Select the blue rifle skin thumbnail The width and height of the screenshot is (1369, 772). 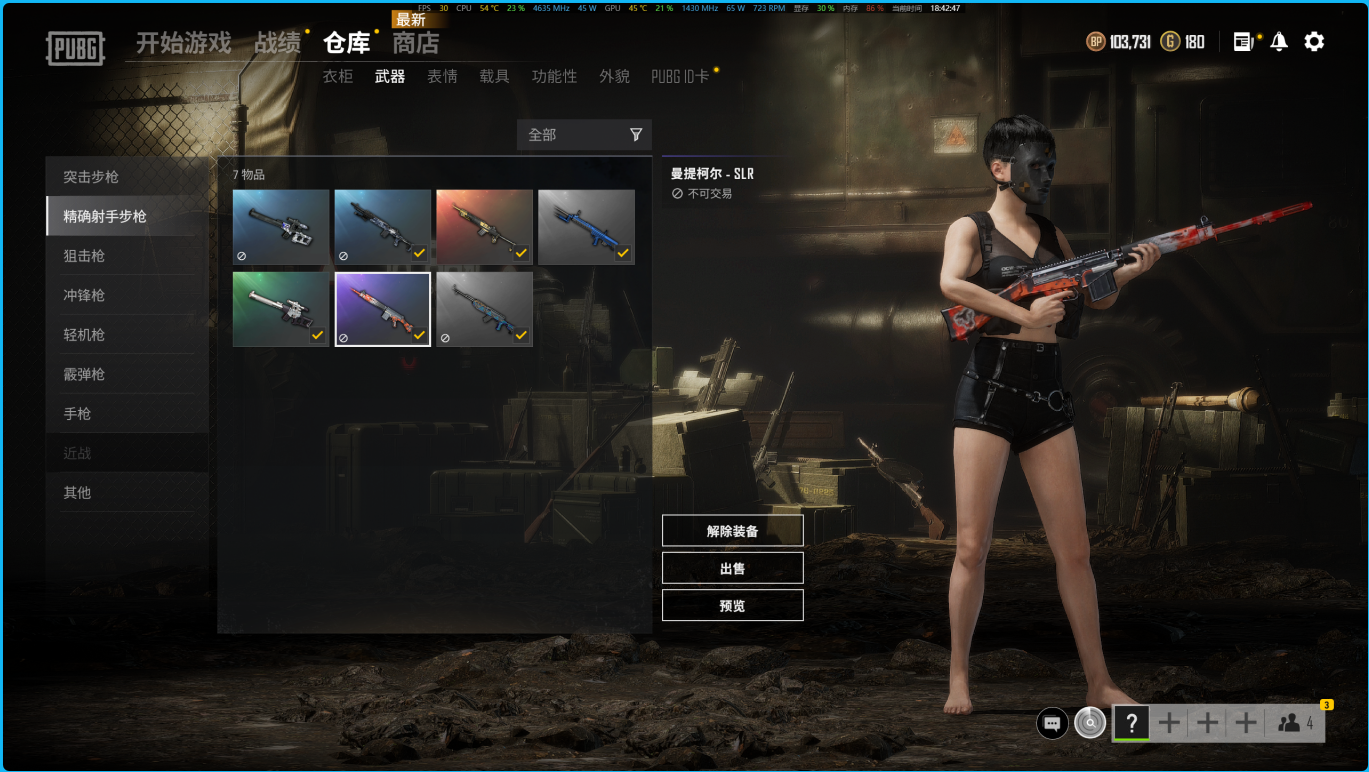pyautogui.click(x=586, y=227)
